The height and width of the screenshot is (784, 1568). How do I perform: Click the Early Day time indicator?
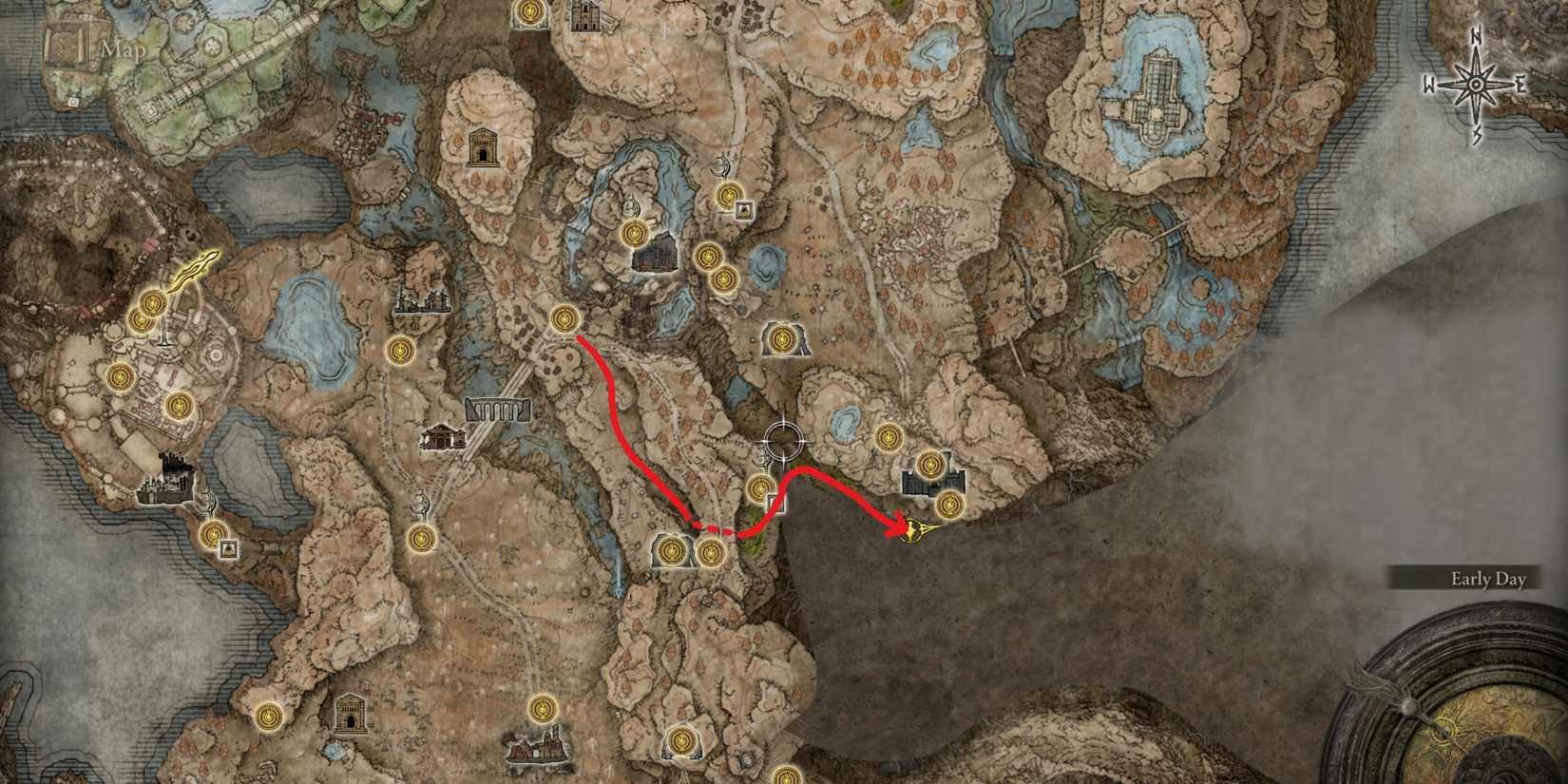(x=1487, y=577)
